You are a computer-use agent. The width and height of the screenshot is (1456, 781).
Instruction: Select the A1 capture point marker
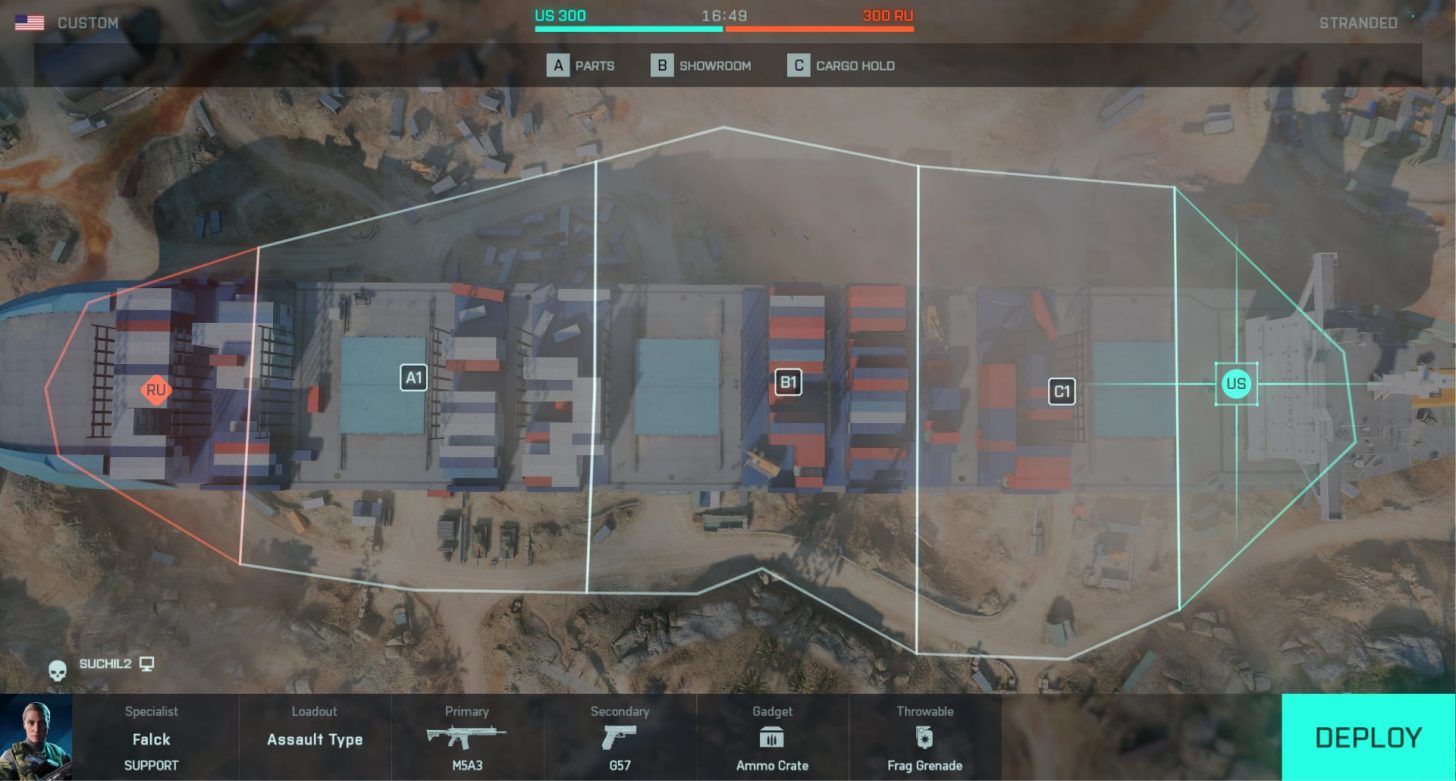pyautogui.click(x=414, y=377)
